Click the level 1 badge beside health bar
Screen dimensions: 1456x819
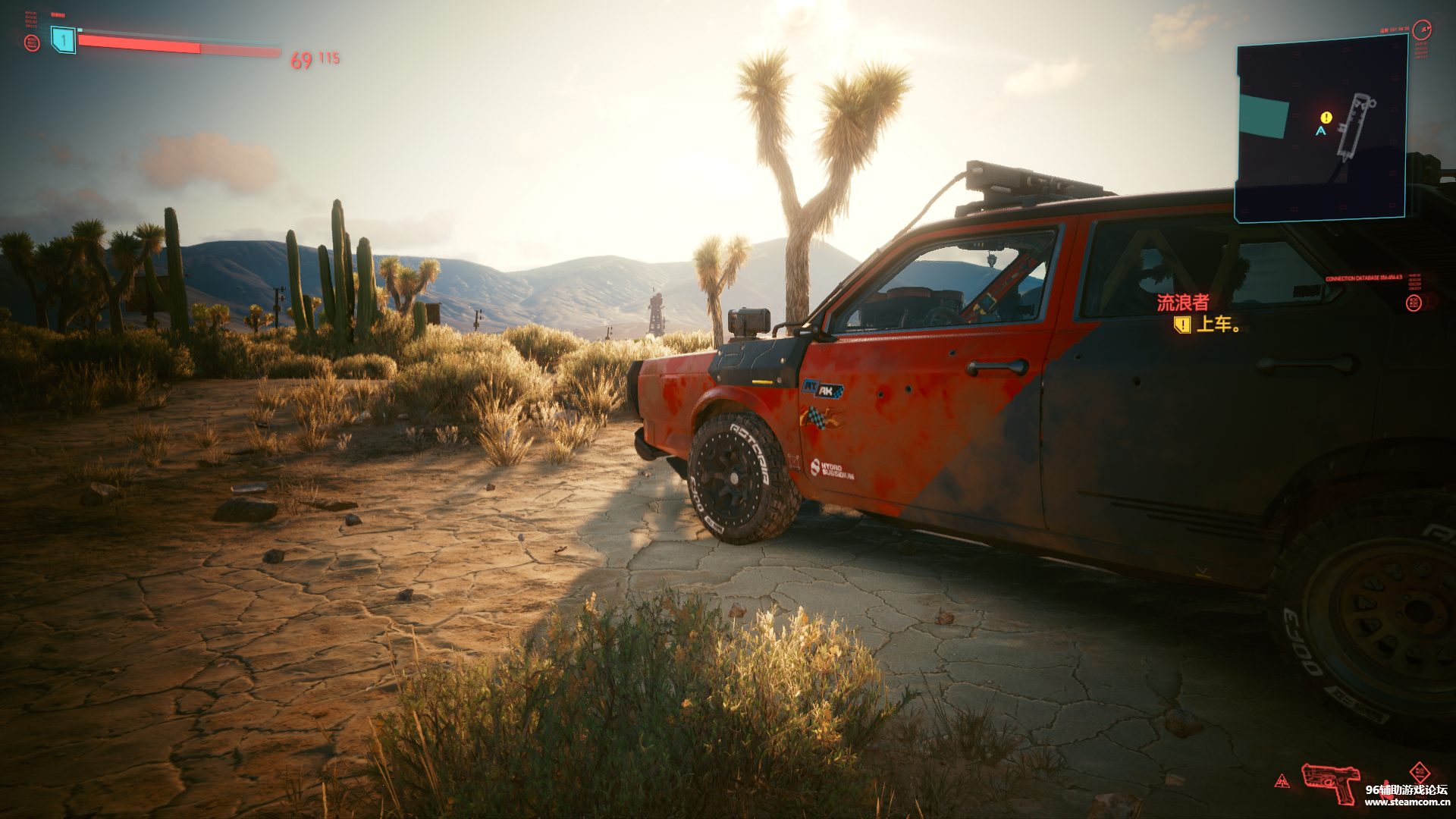pyautogui.click(x=64, y=39)
